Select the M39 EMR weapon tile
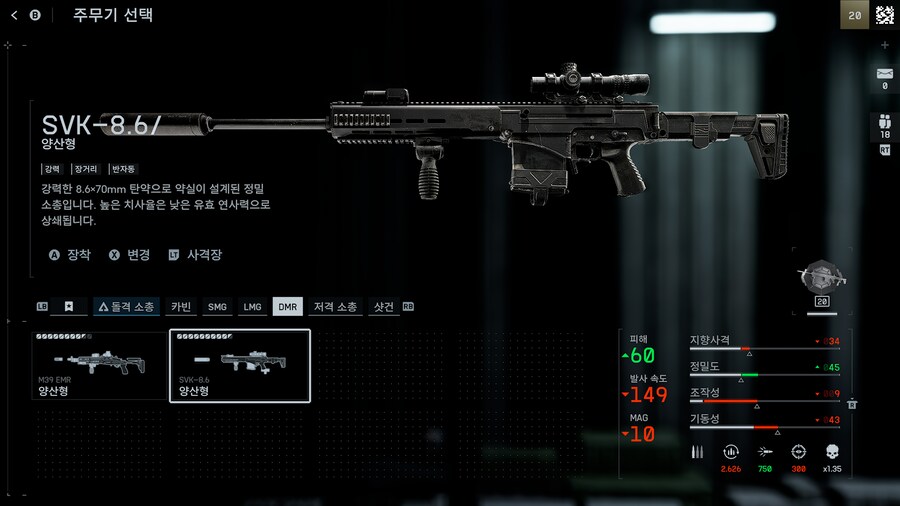 point(99,366)
